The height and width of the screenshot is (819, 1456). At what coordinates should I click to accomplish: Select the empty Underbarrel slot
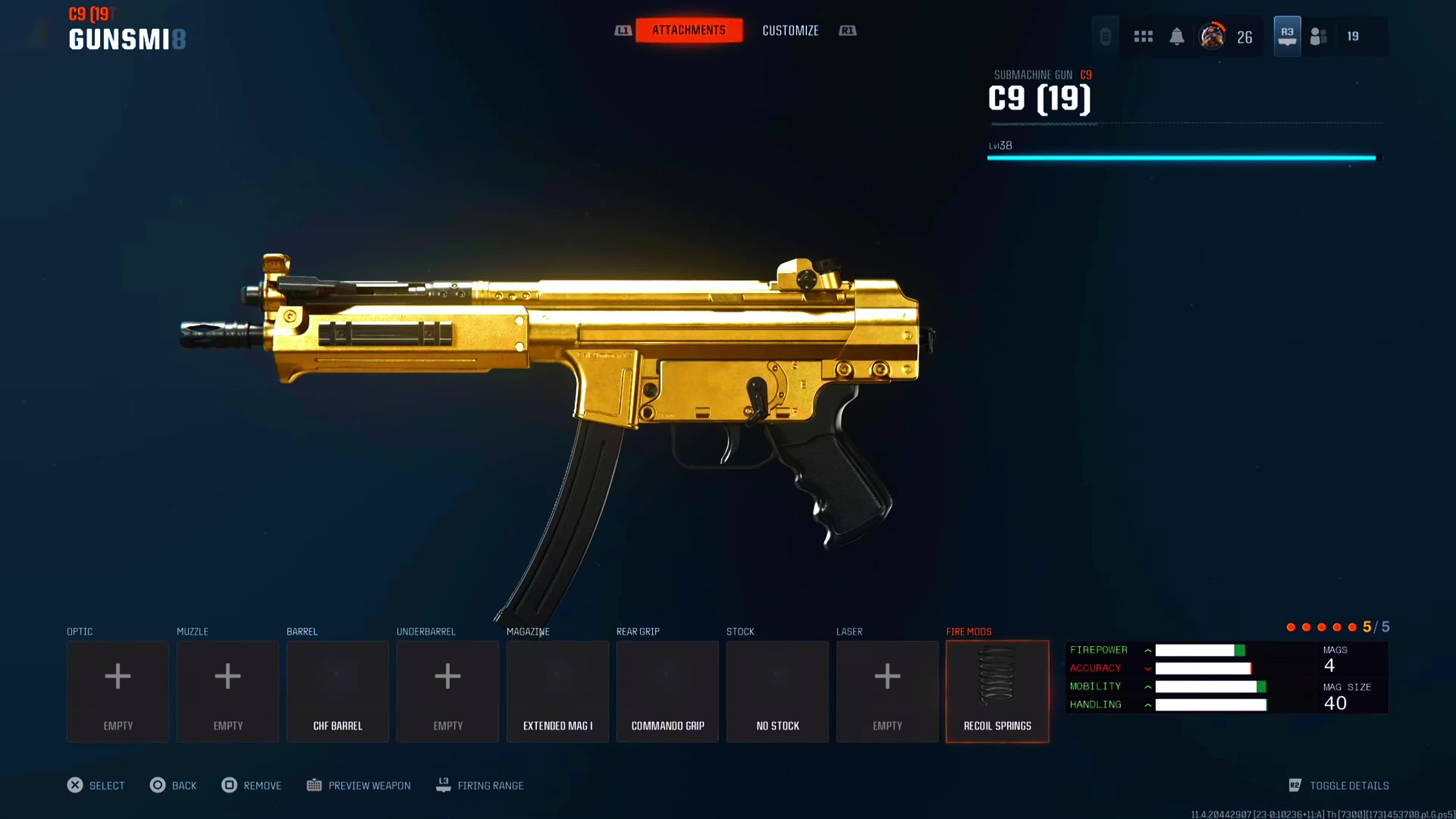pyautogui.click(x=448, y=691)
